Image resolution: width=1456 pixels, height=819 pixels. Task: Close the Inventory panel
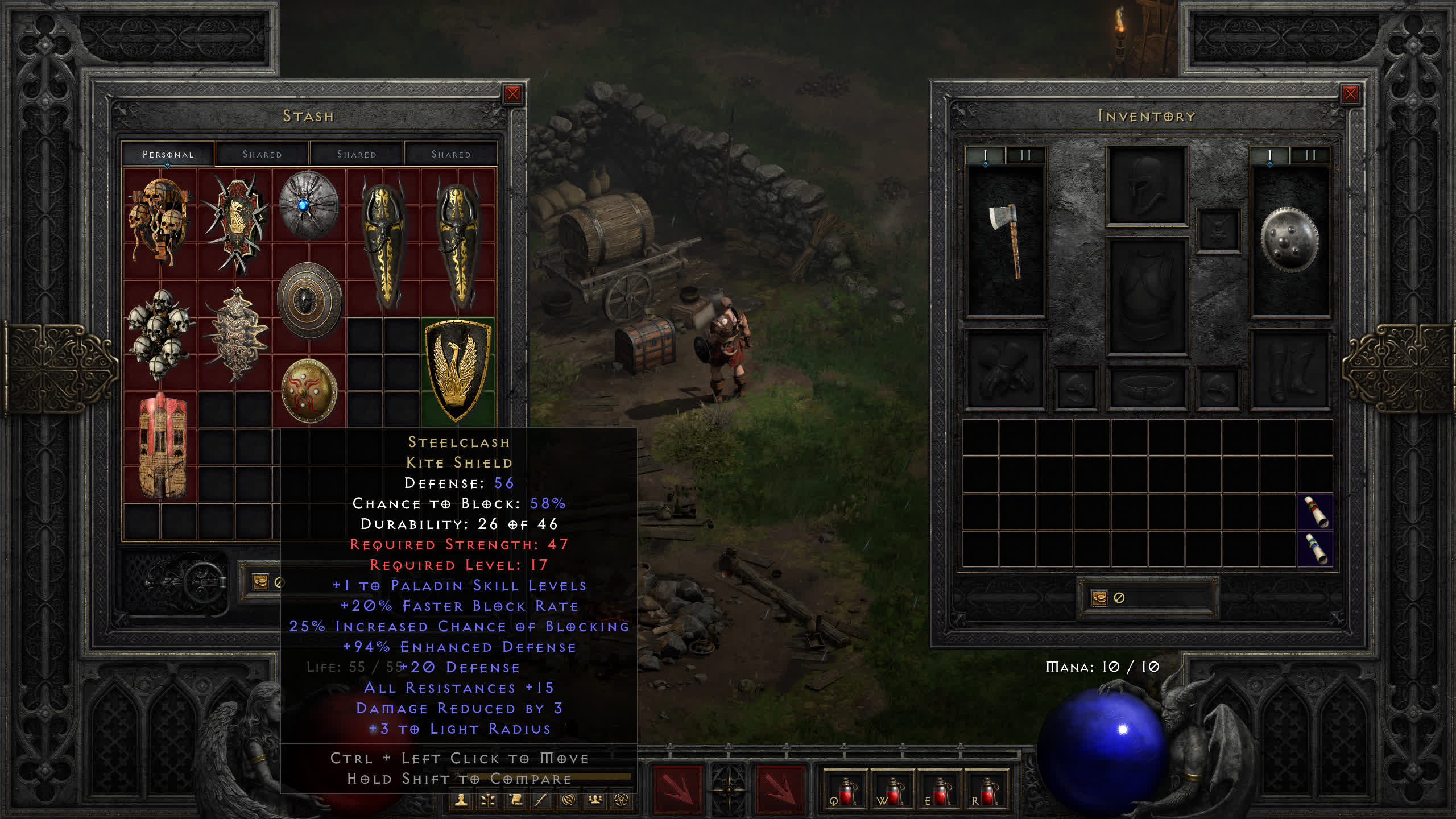pos(1350,94)
